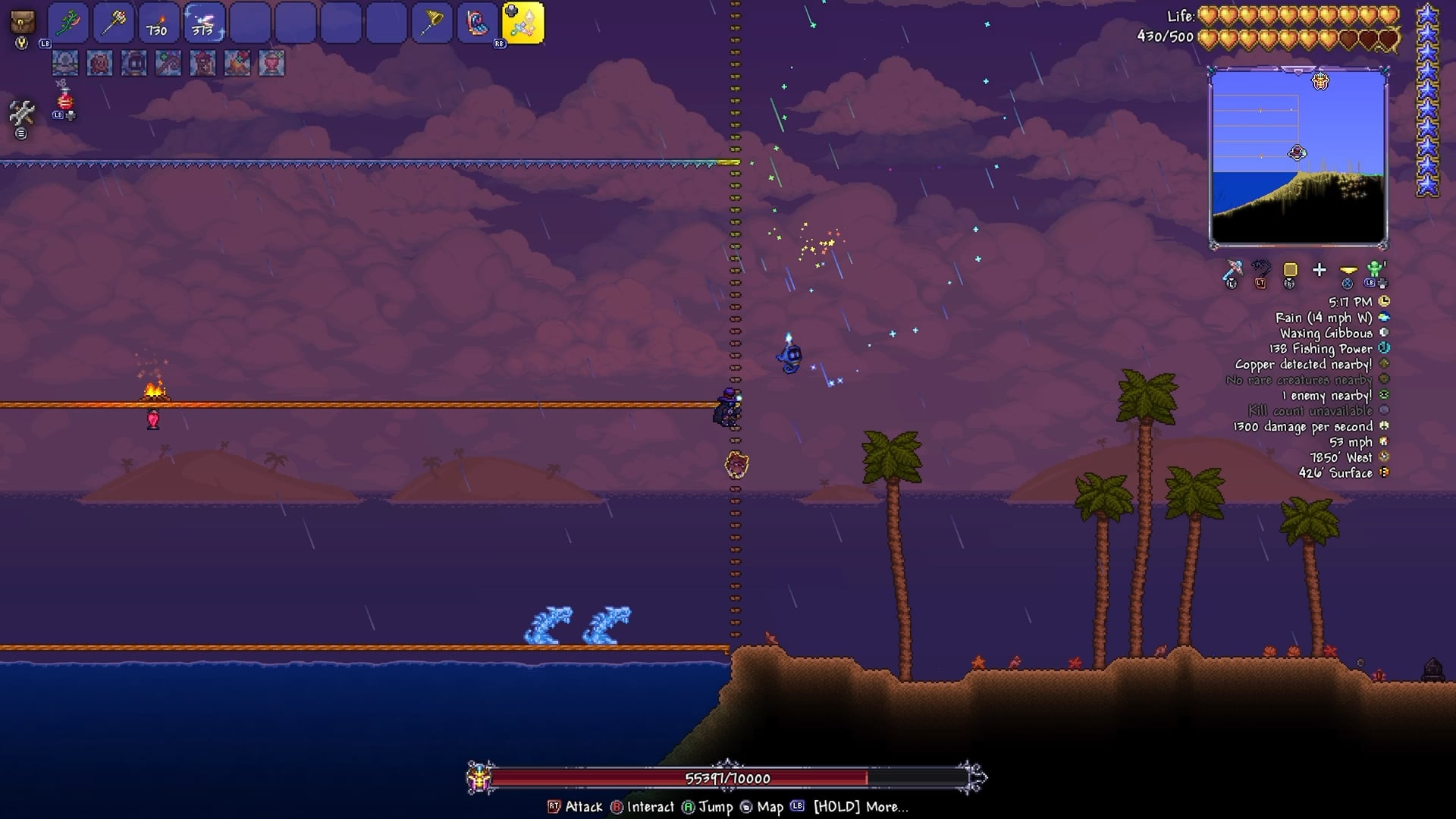Click the green figure icon below the minimap
Viewport: 1456px width, 819px height.
(x=1375, y=270)
